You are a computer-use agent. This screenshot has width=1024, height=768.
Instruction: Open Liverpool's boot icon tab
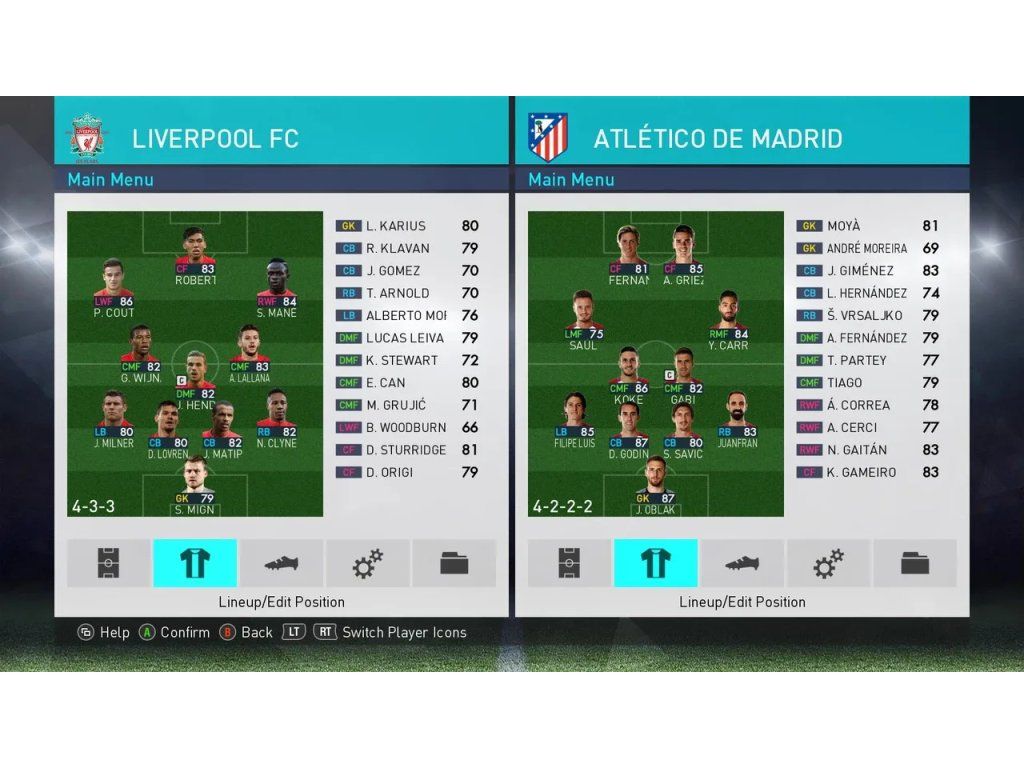click(281, 563)
